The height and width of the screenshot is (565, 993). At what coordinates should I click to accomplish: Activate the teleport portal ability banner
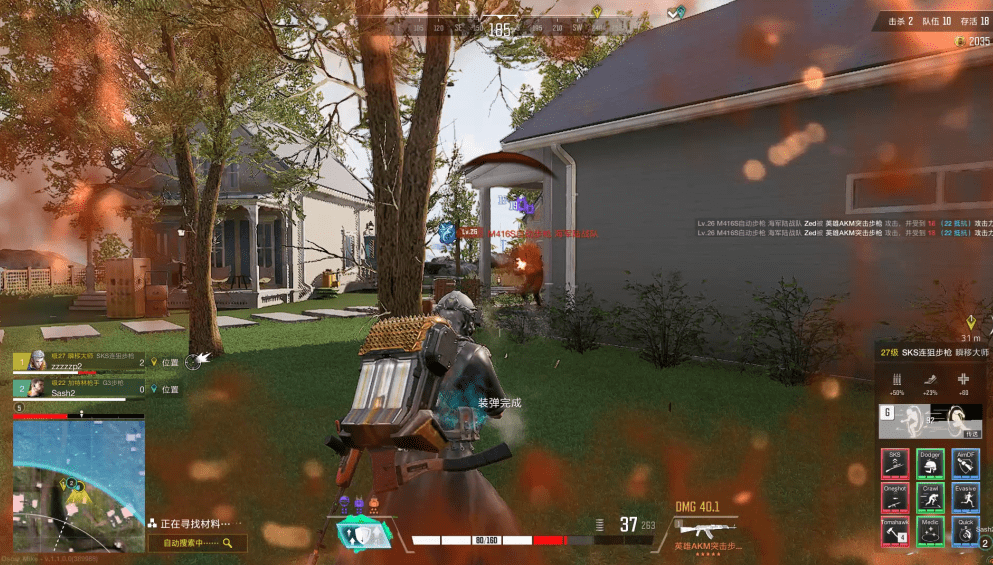(930, 422)
